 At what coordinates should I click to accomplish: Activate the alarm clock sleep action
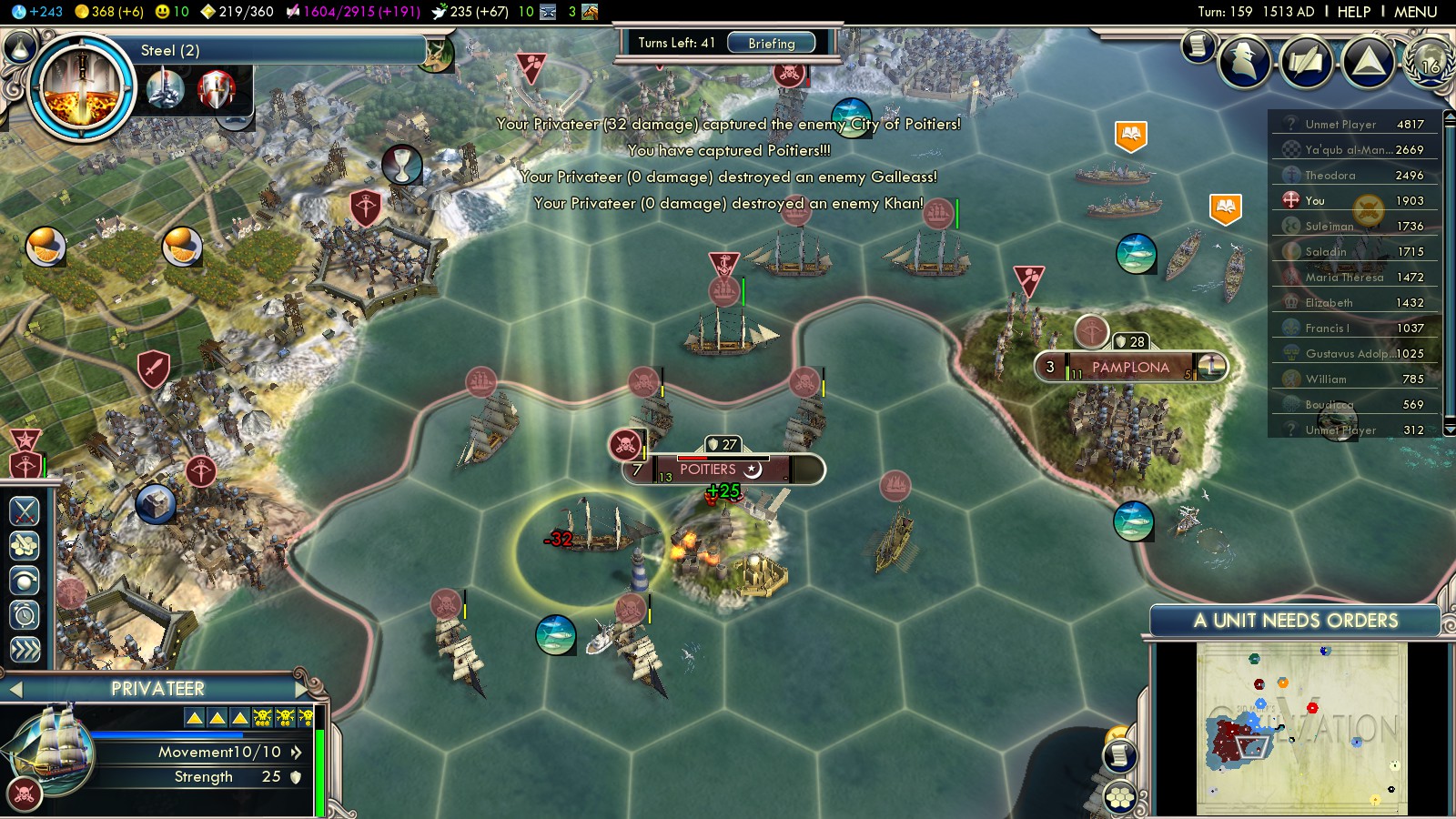pyautogui.click(x=25, y=615)
